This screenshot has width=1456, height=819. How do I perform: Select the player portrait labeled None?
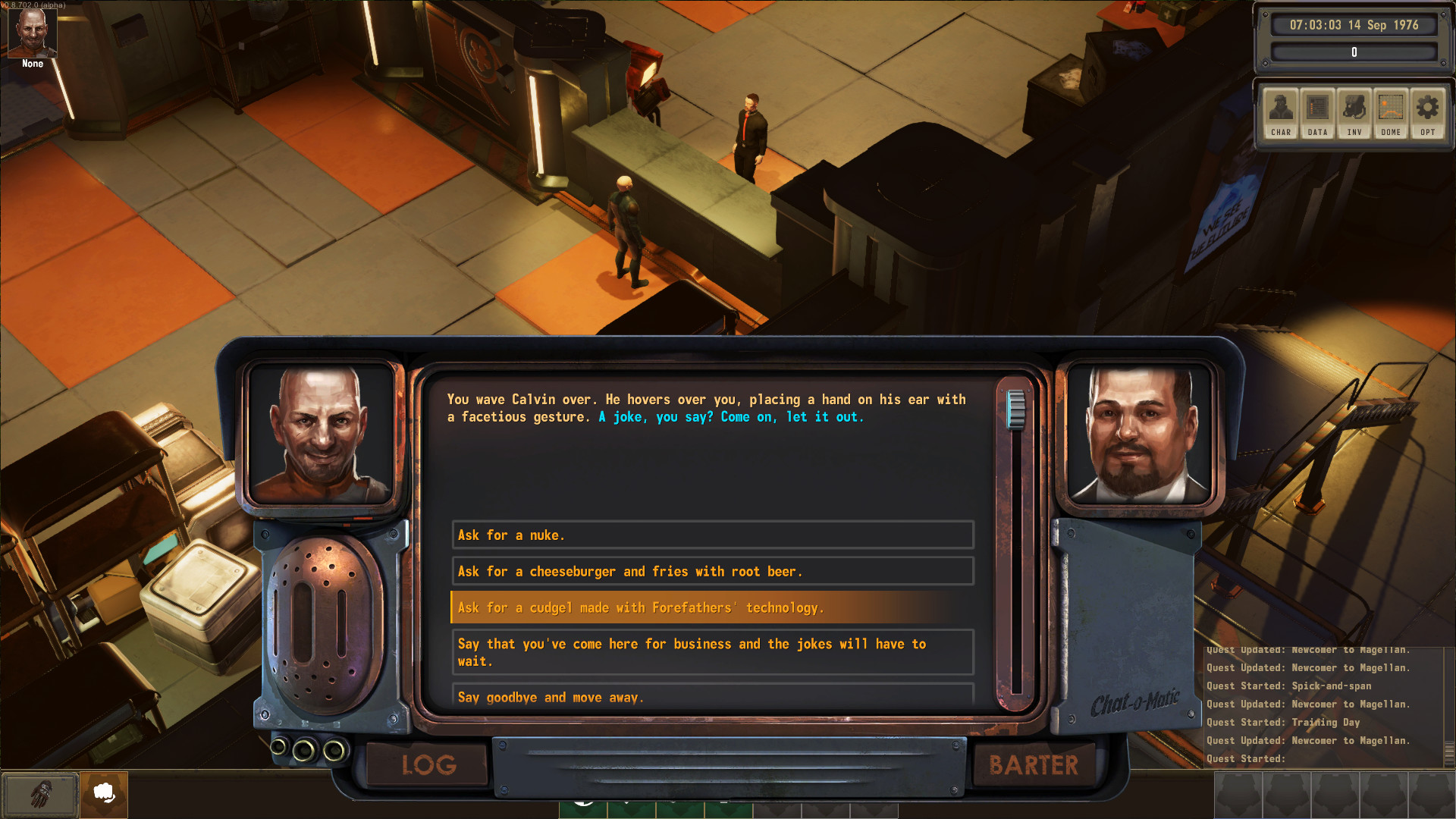(33, 34)
